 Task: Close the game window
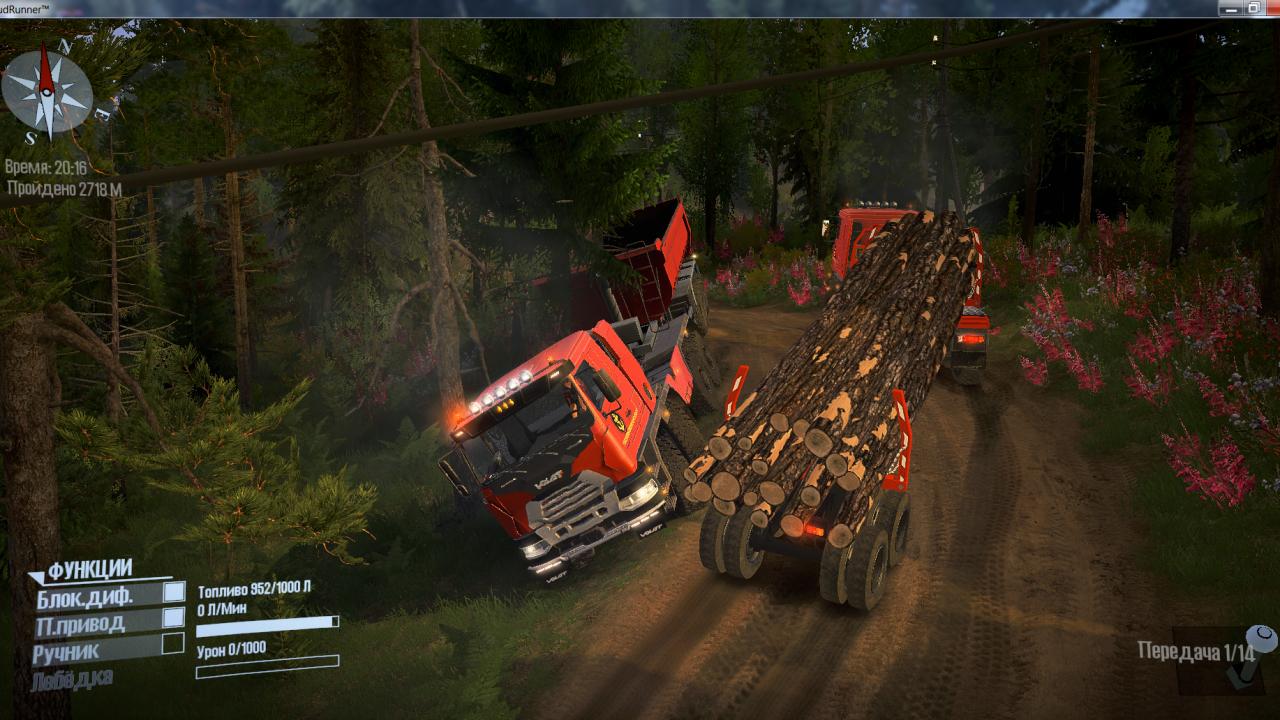pos(1274,8)
